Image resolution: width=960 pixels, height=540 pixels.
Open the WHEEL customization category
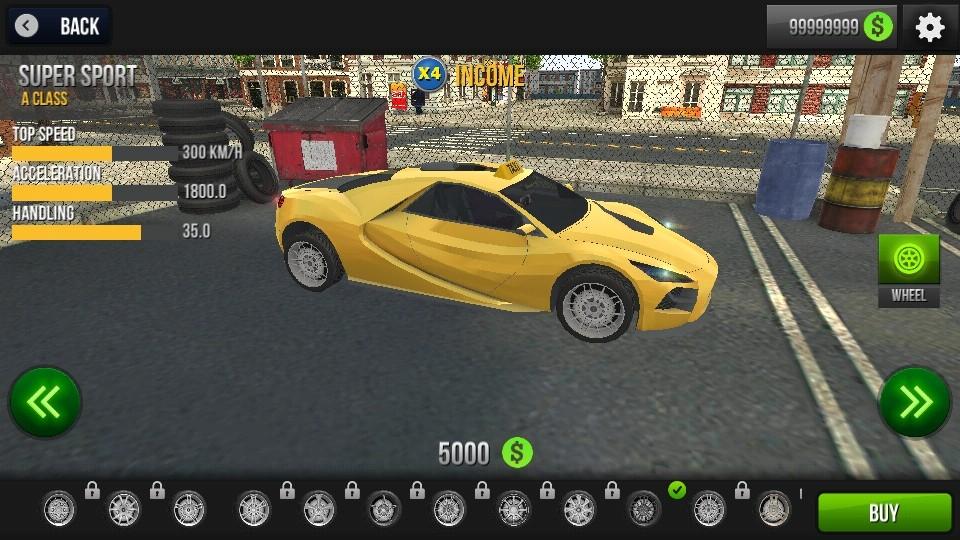point(909,268)
